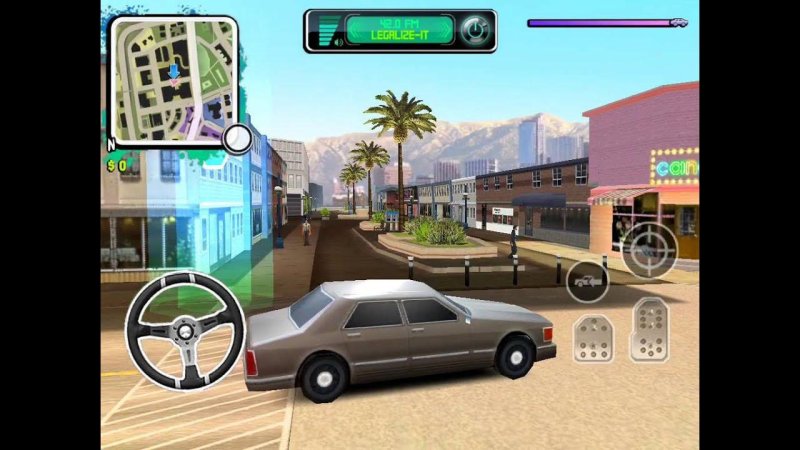Turn off the radio with the power button
The width and height of the screenshot is (800, 450).
(472, 30)
